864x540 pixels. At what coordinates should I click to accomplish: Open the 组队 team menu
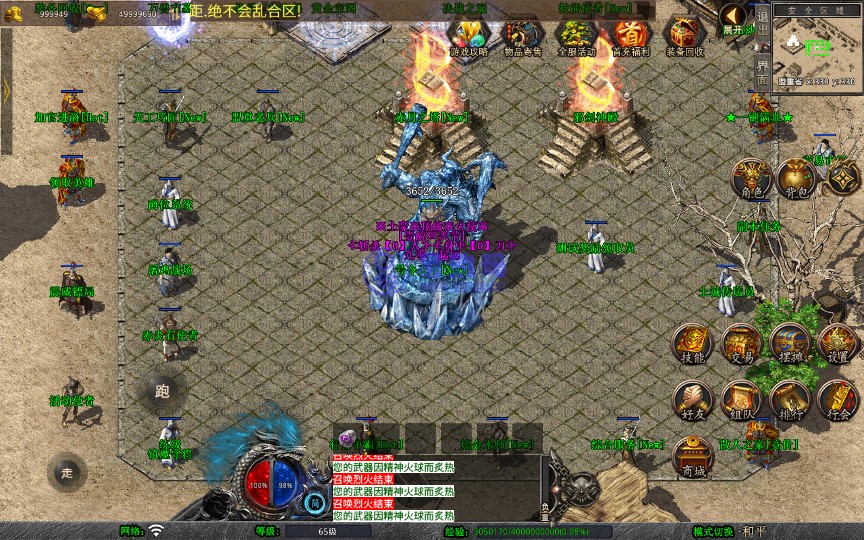pos(741,400)
